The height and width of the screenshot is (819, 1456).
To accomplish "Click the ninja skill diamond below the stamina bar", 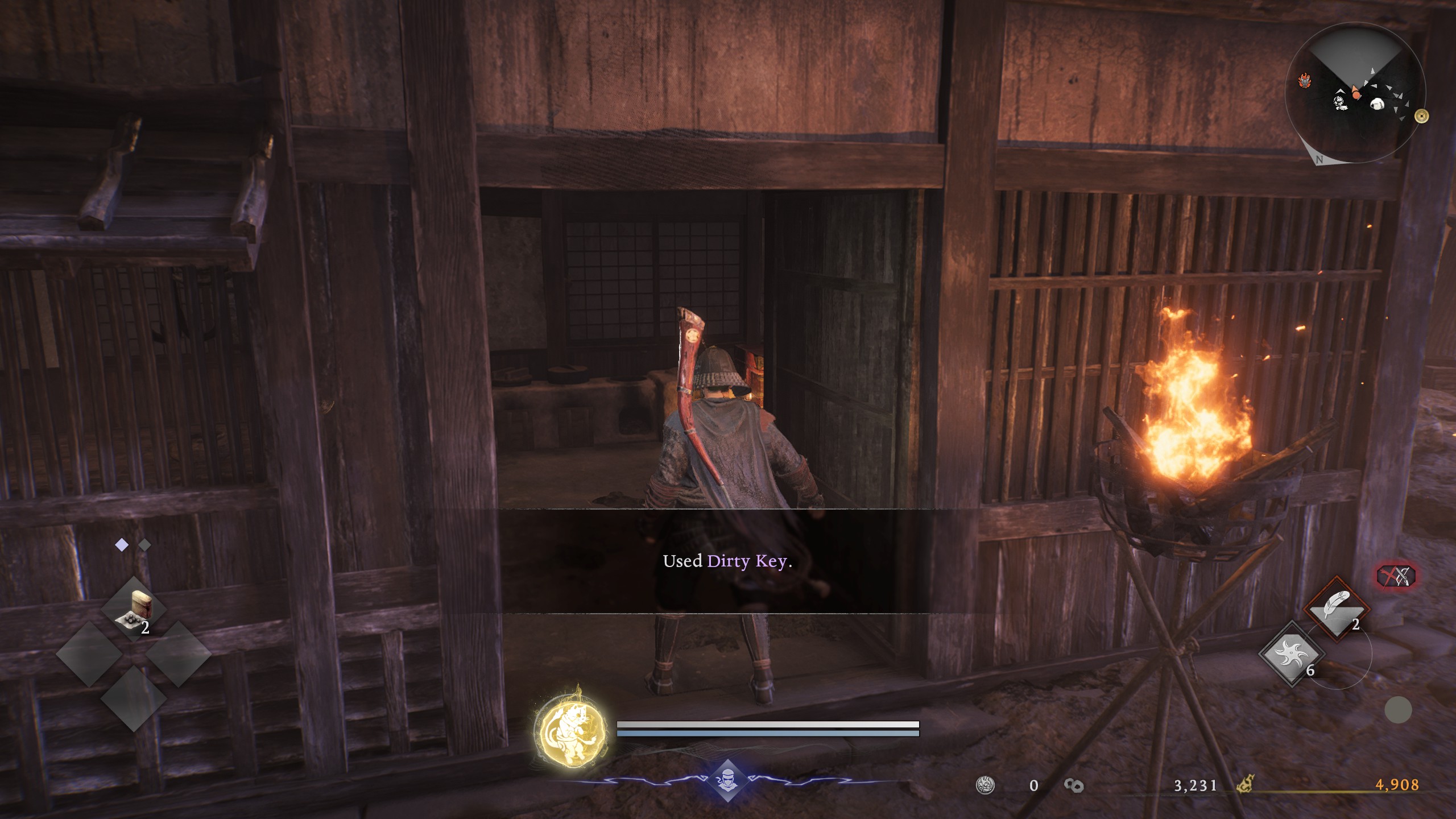I will point(729,780).
